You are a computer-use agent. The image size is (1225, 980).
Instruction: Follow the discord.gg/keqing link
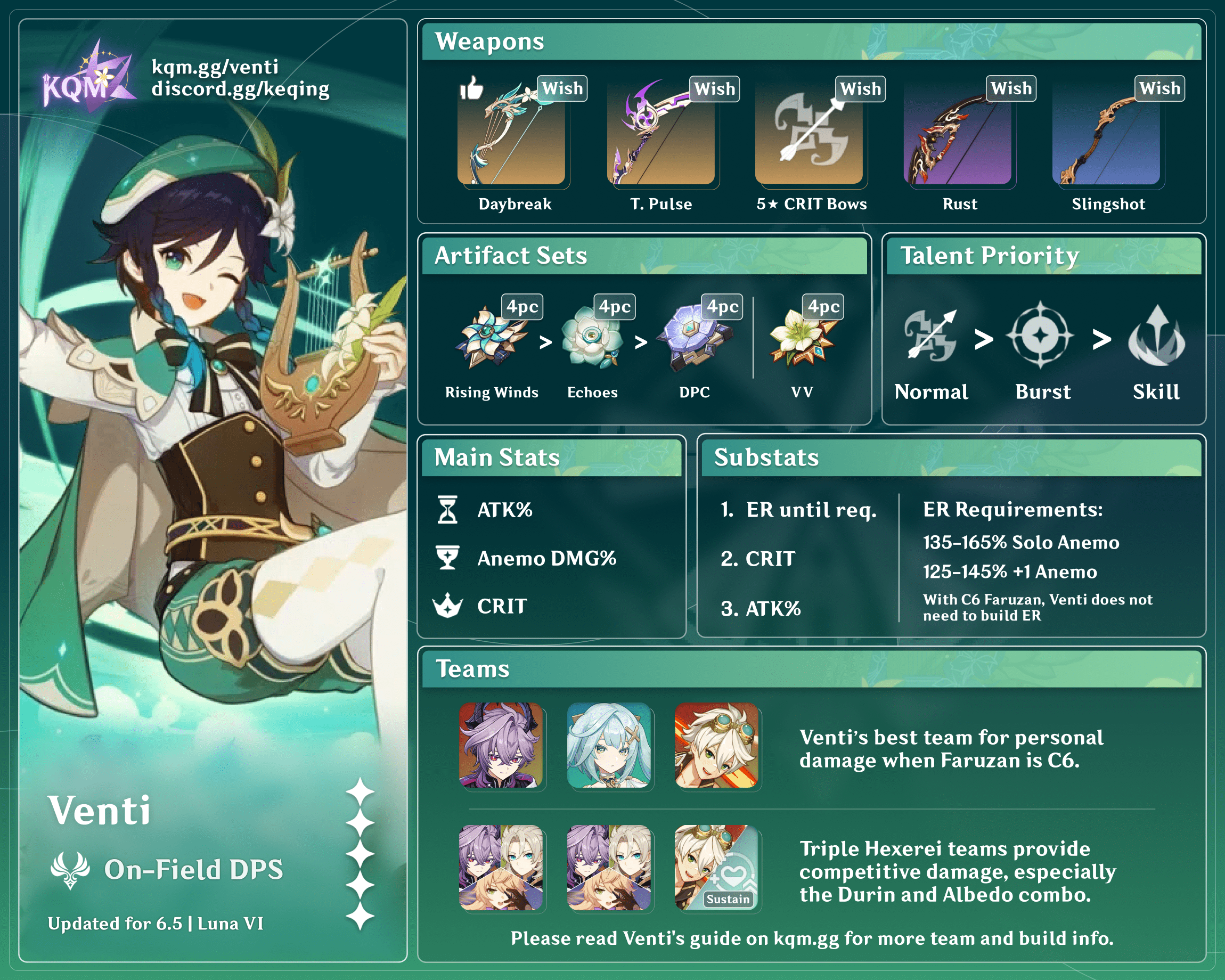[x=240, y=89]
